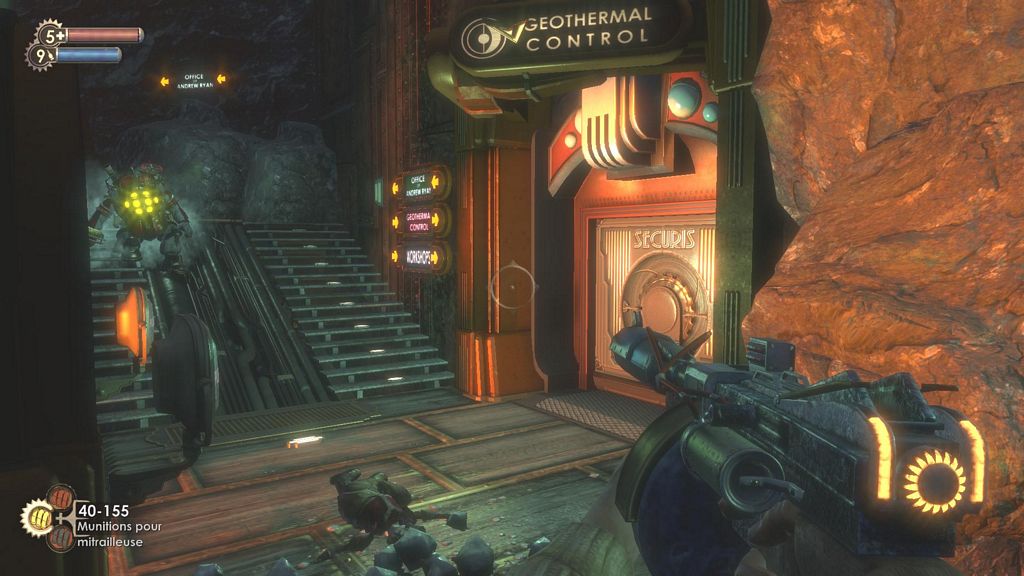Select the highlighted yellow machine gun ammo icon

coord(38,518)
